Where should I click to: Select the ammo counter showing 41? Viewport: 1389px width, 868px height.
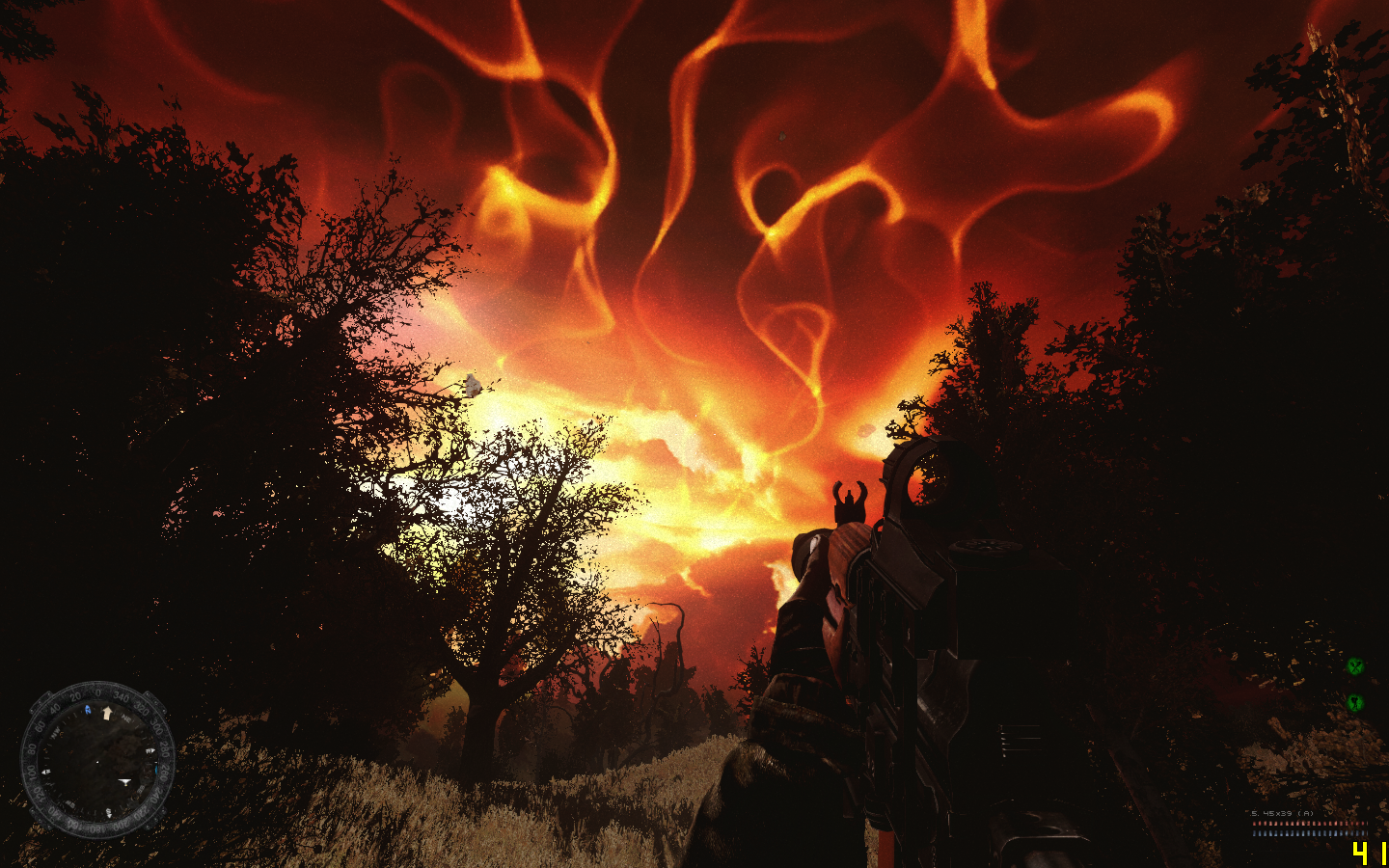pos(1369,853)
